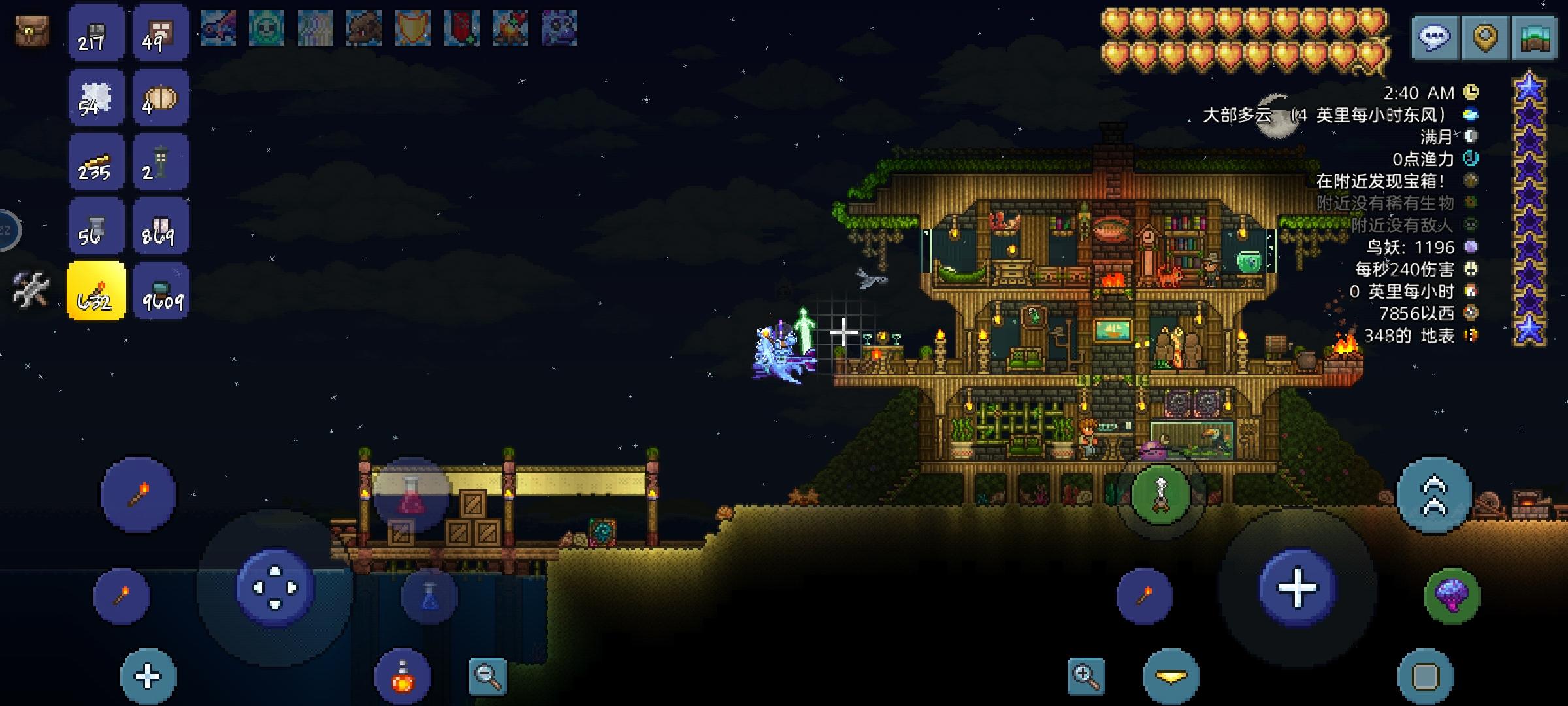Tap the double-arrow jump button
The width and height of the screenshot is (1568, 706).
1434,495
